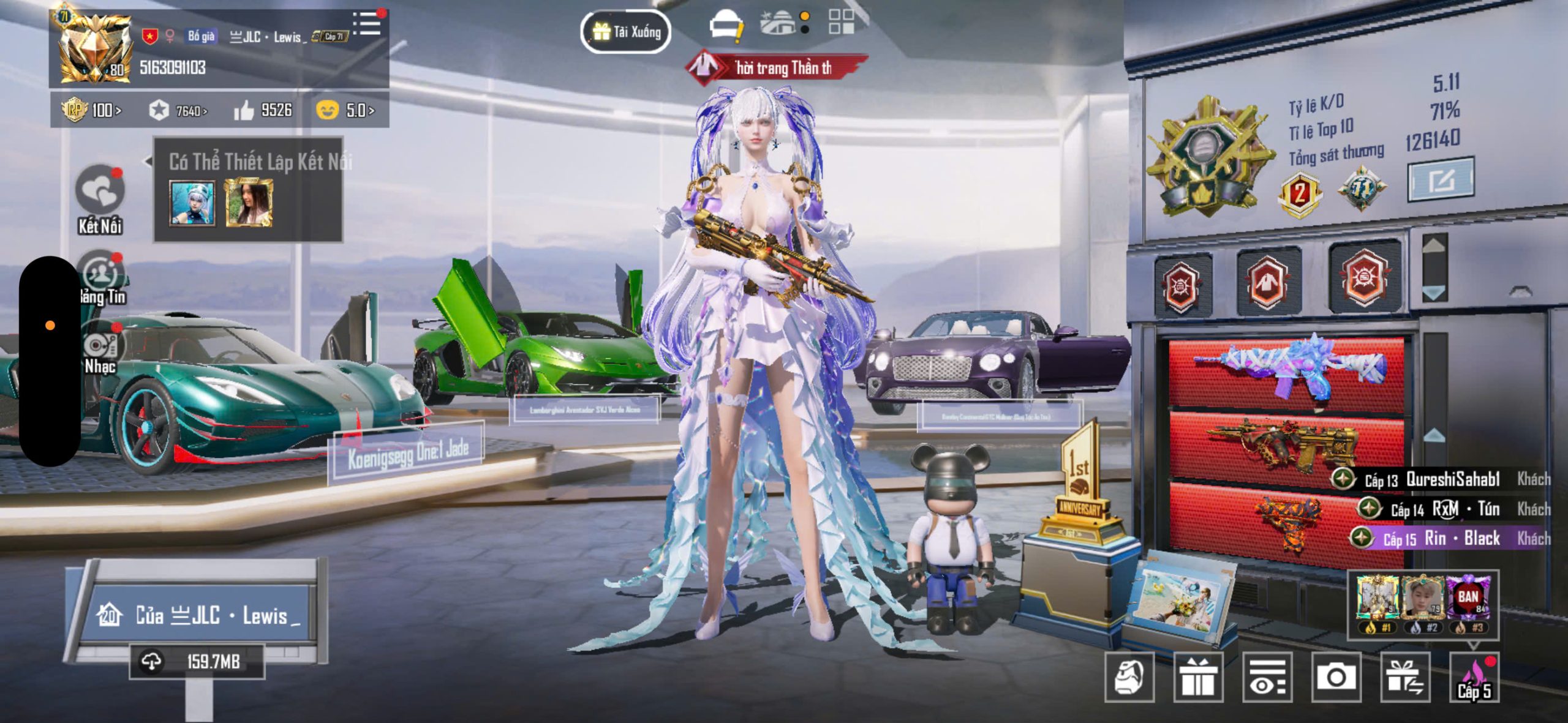The height and width of the screenshot is (723, 1568).
Task: Click the Thời trang Thần thoại banner
Action: coord(777,67)
